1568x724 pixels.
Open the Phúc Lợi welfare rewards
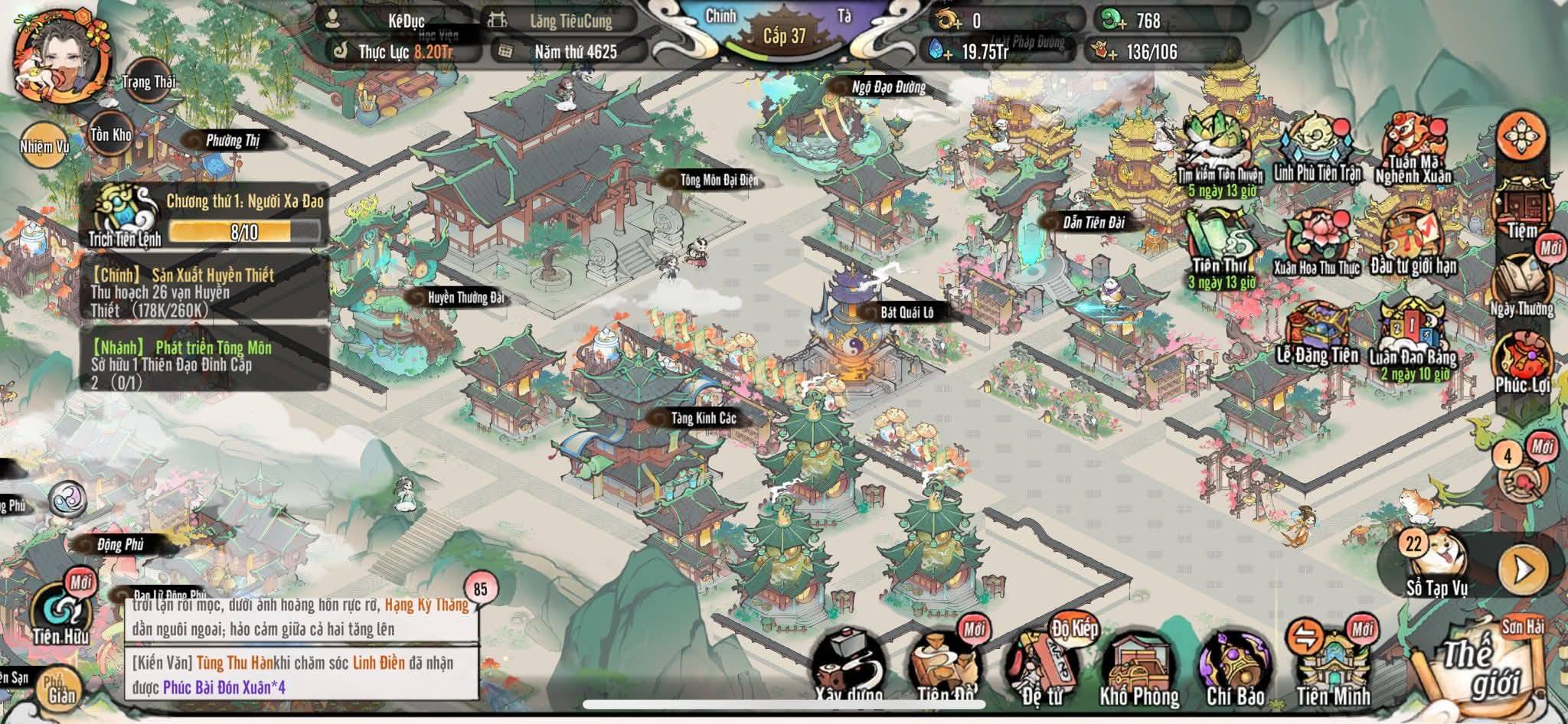pos(1522,365)
